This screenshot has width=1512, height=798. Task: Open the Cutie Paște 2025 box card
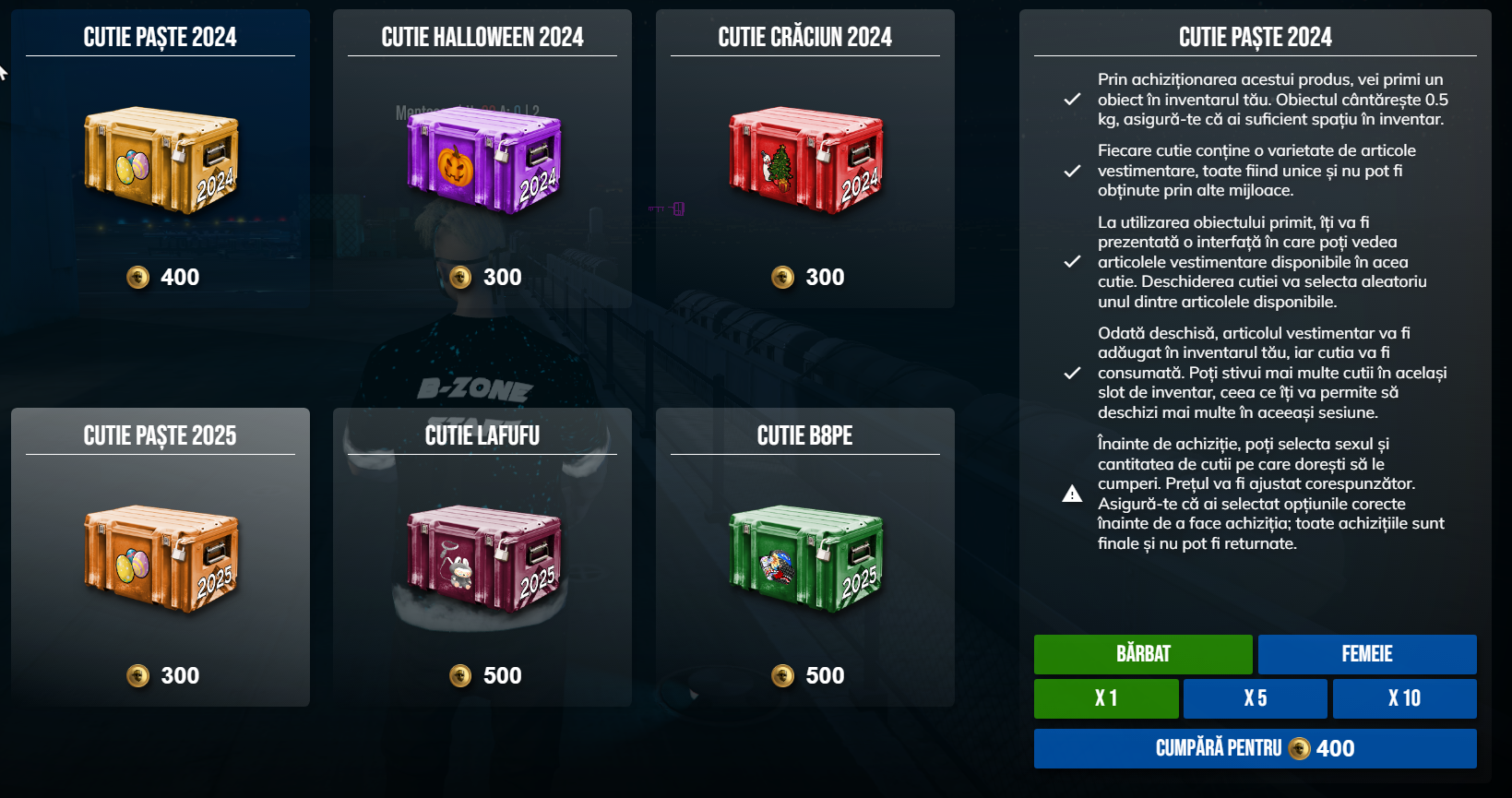click(x=161, y=557)
